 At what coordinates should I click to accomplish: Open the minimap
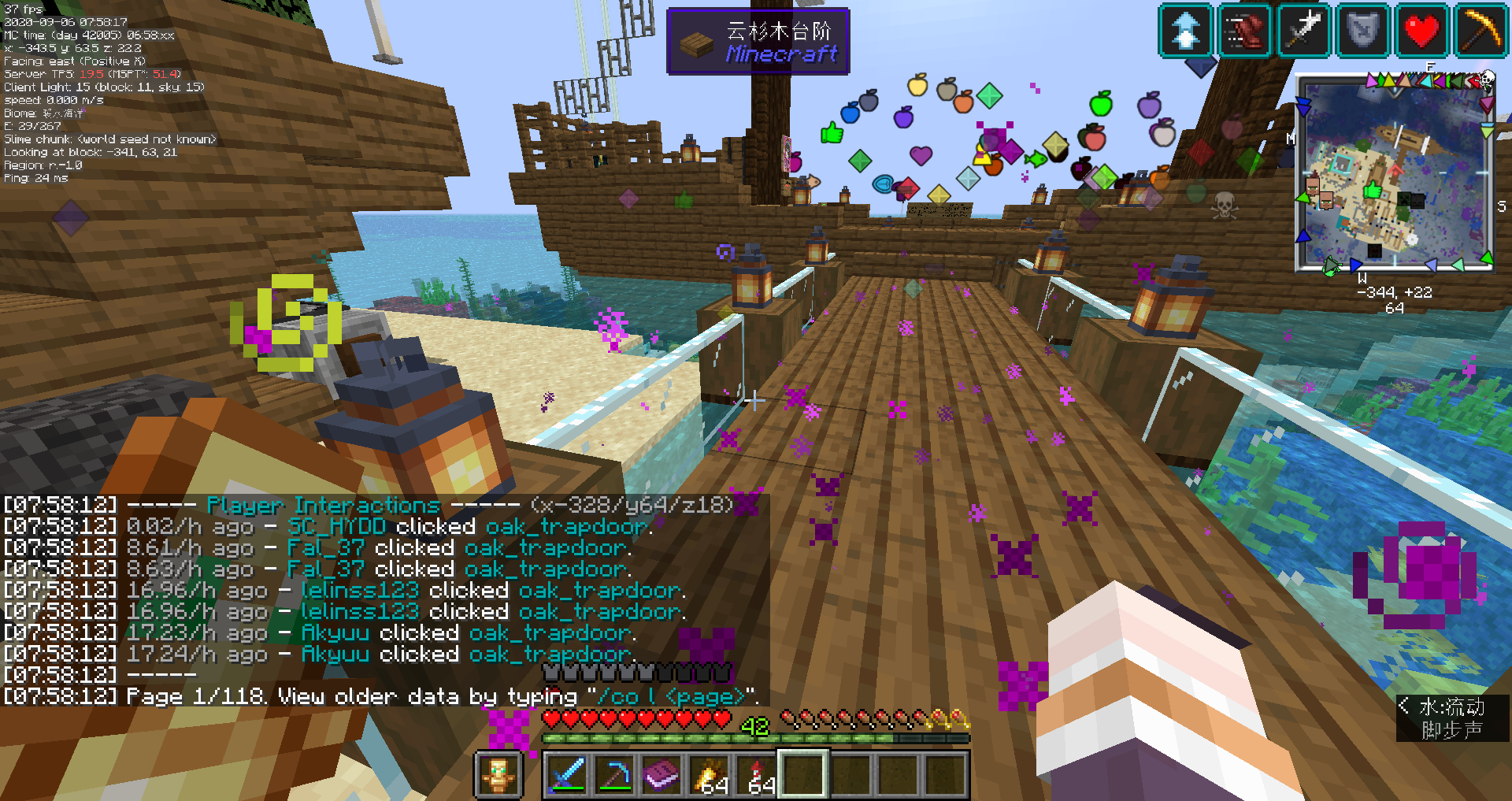click(1394, 173)
